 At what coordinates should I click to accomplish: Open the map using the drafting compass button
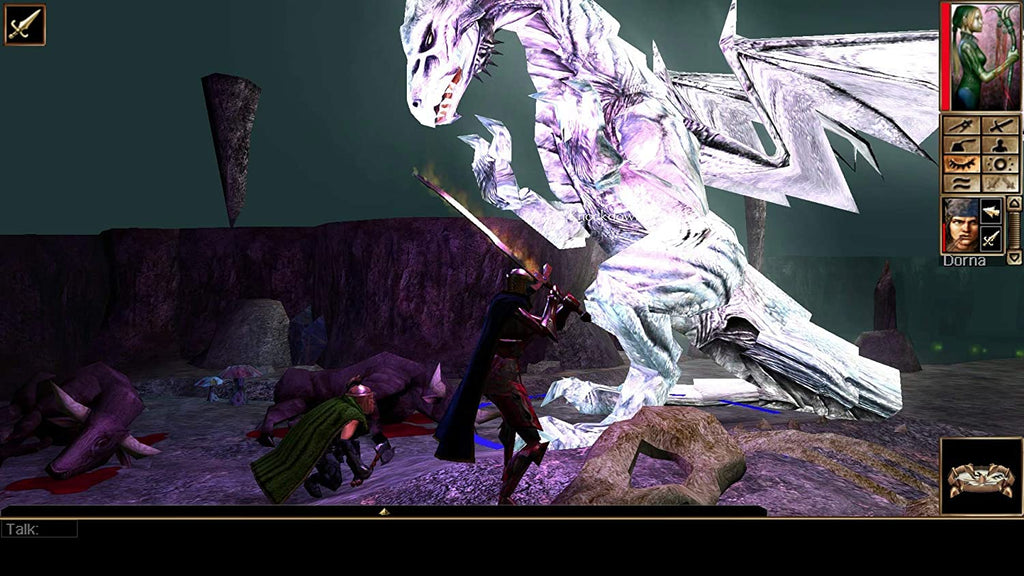961,127
